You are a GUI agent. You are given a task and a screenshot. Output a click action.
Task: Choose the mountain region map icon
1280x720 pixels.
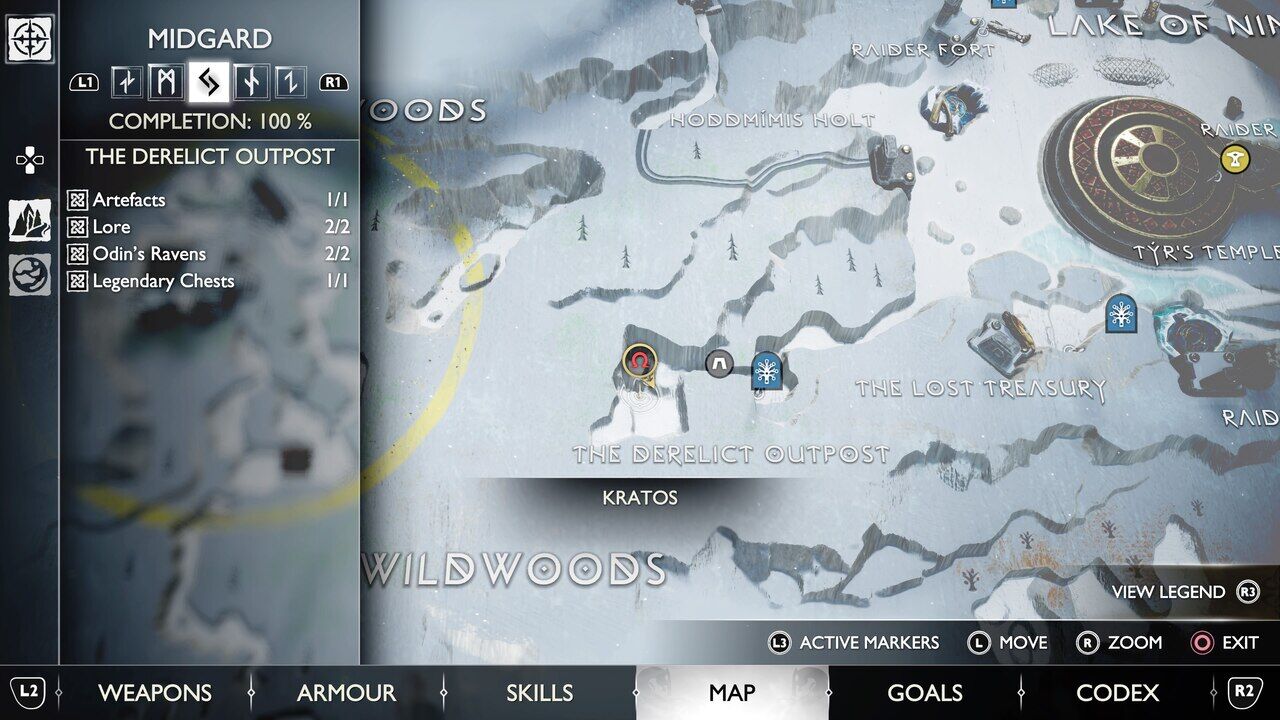point(30,220)
